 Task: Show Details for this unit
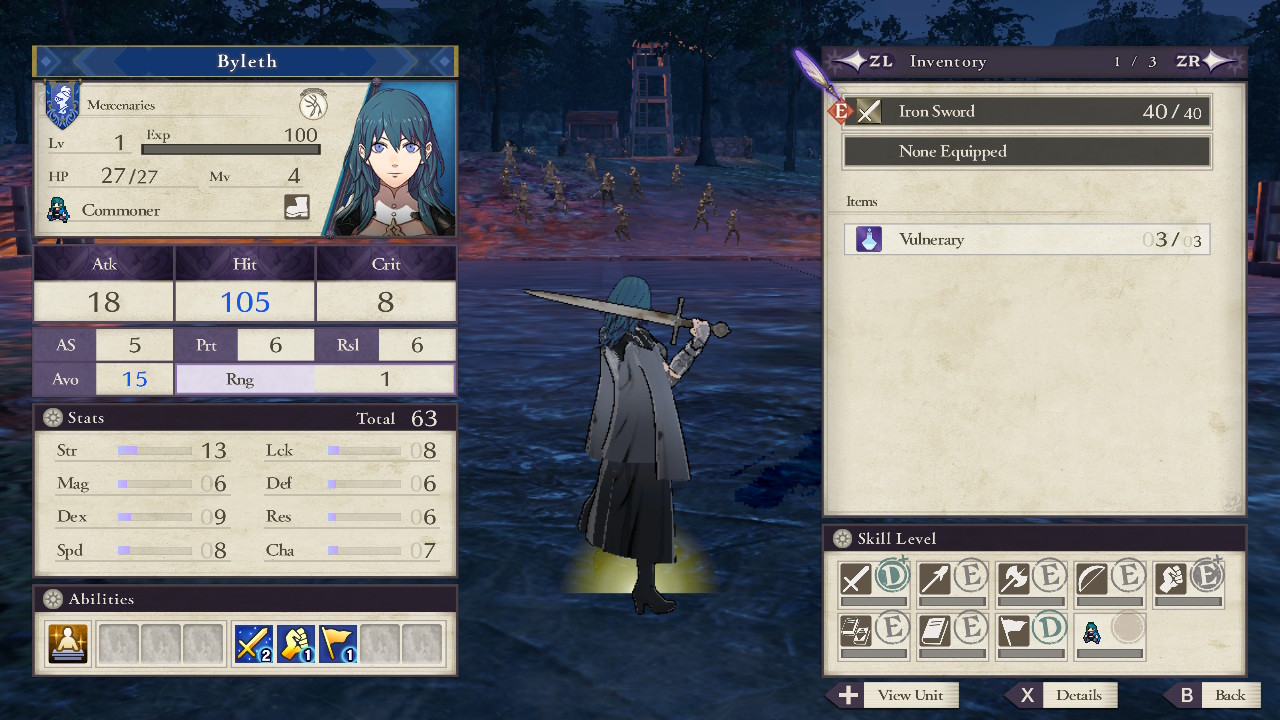[1064, 695]
